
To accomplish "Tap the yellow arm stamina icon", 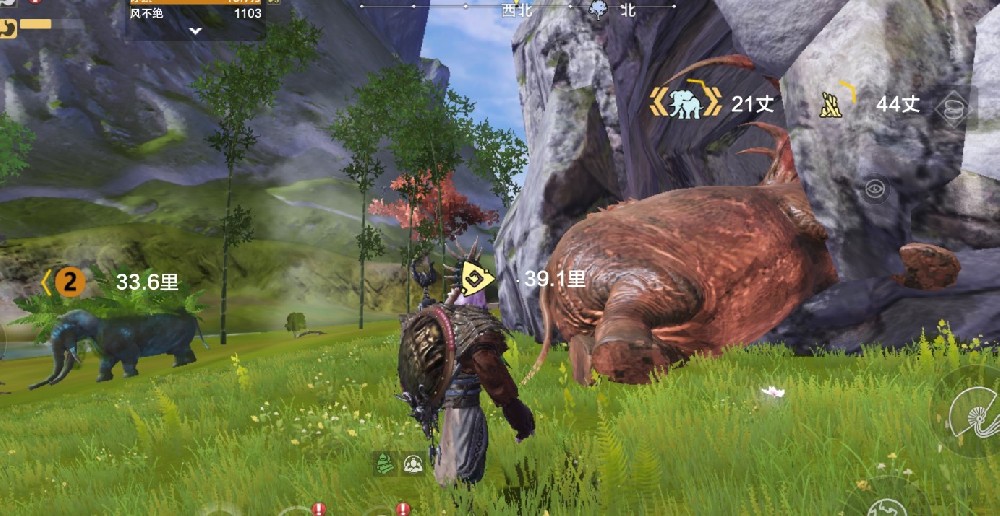I will pyautogui.click(x=8, y=28).
